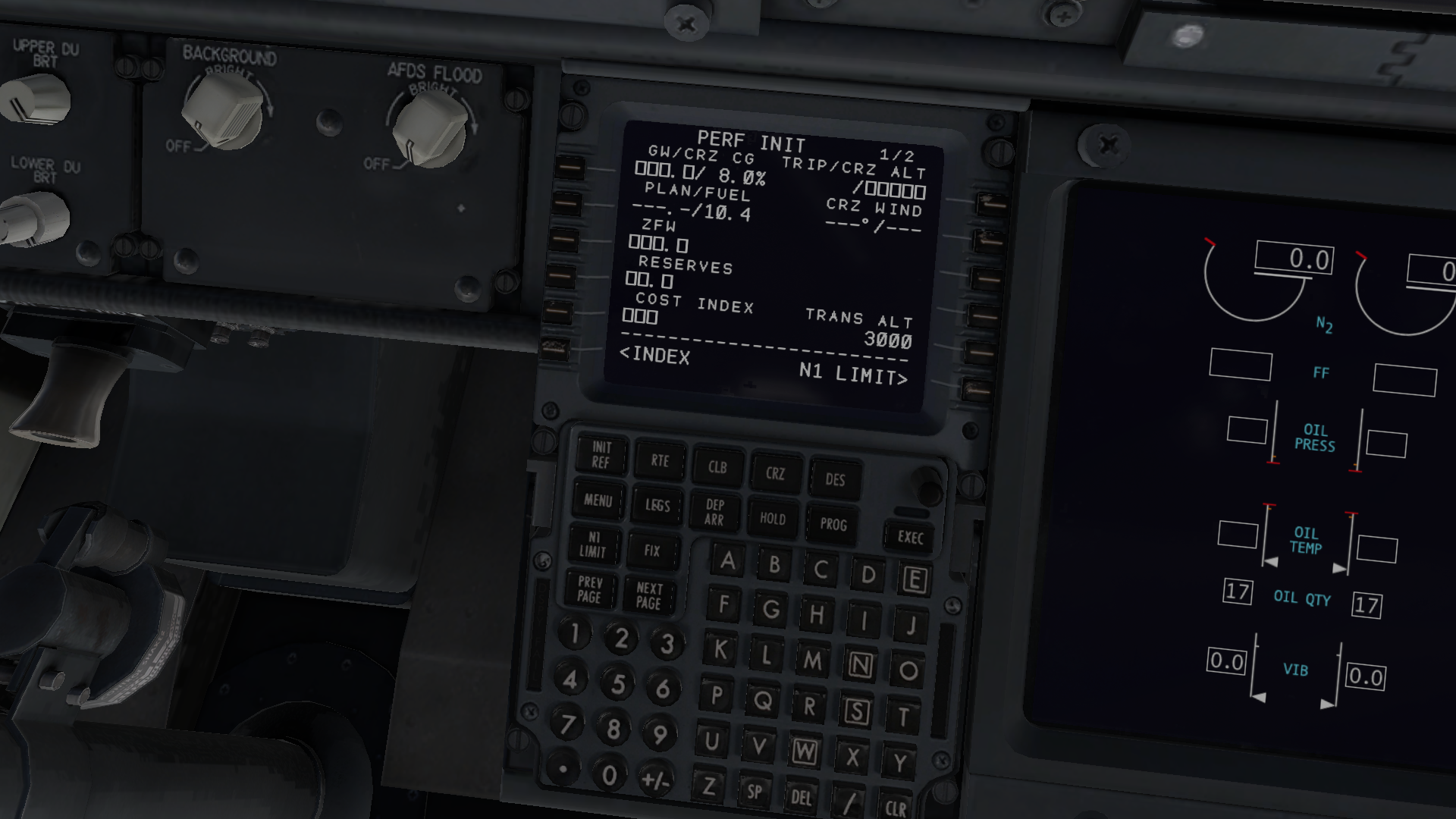Image resolution: width=1456 pixels, height=819 pixels.
Task: Enter the digit 5 on the keypad
Action: [x=618, y=685]
